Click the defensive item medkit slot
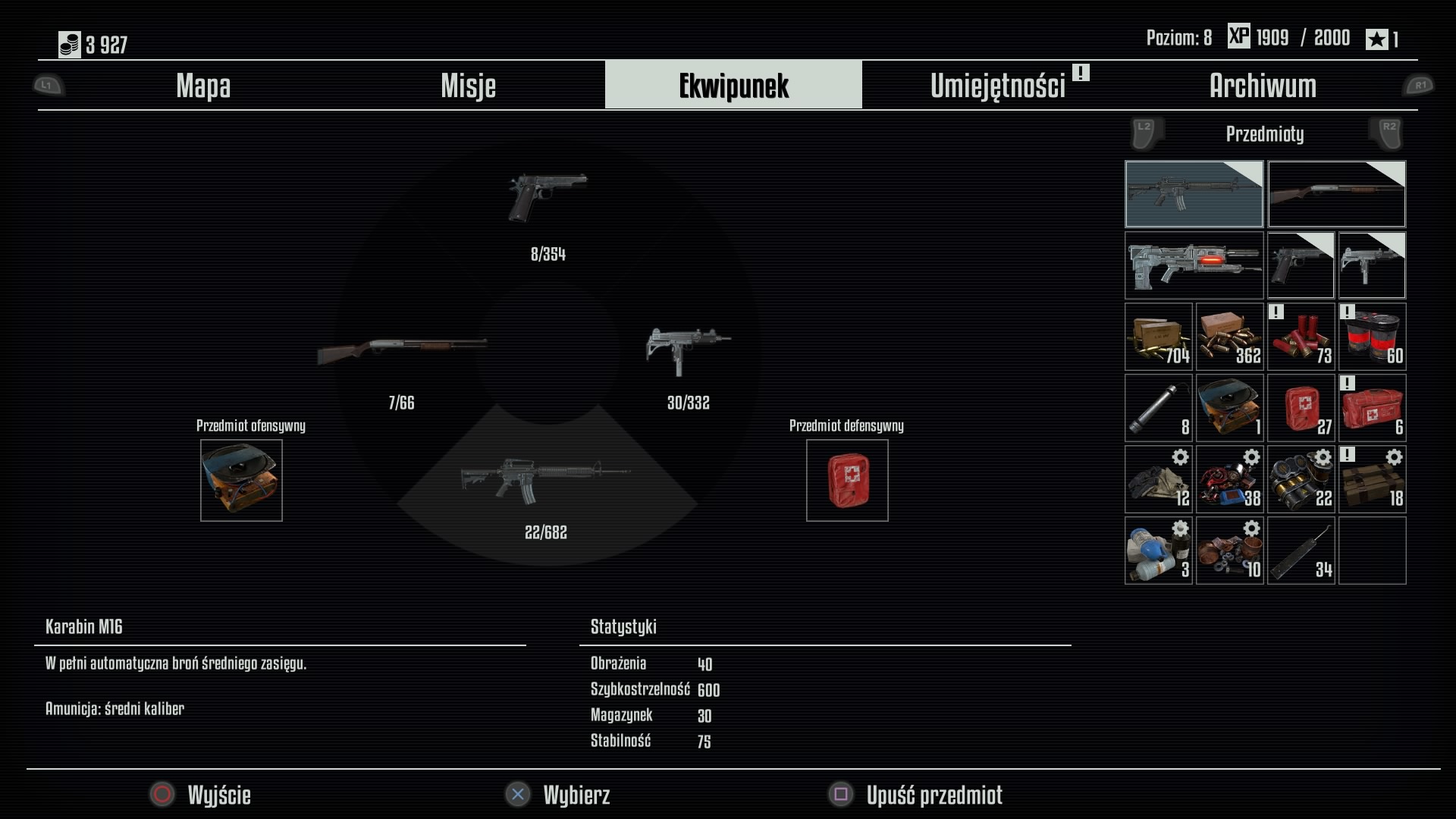The image size is (1456, 819). coord(847,480)
